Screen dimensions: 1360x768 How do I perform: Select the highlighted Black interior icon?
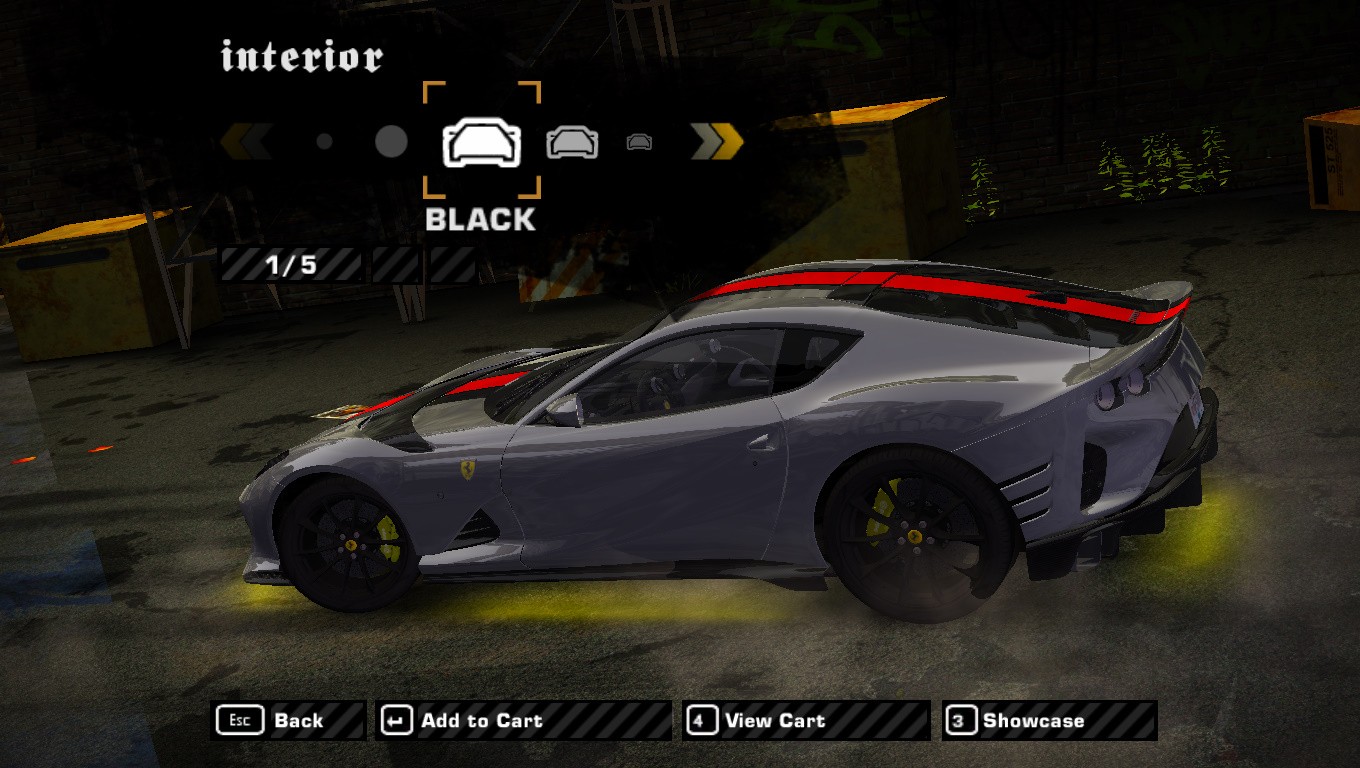(x=482, y=142)
